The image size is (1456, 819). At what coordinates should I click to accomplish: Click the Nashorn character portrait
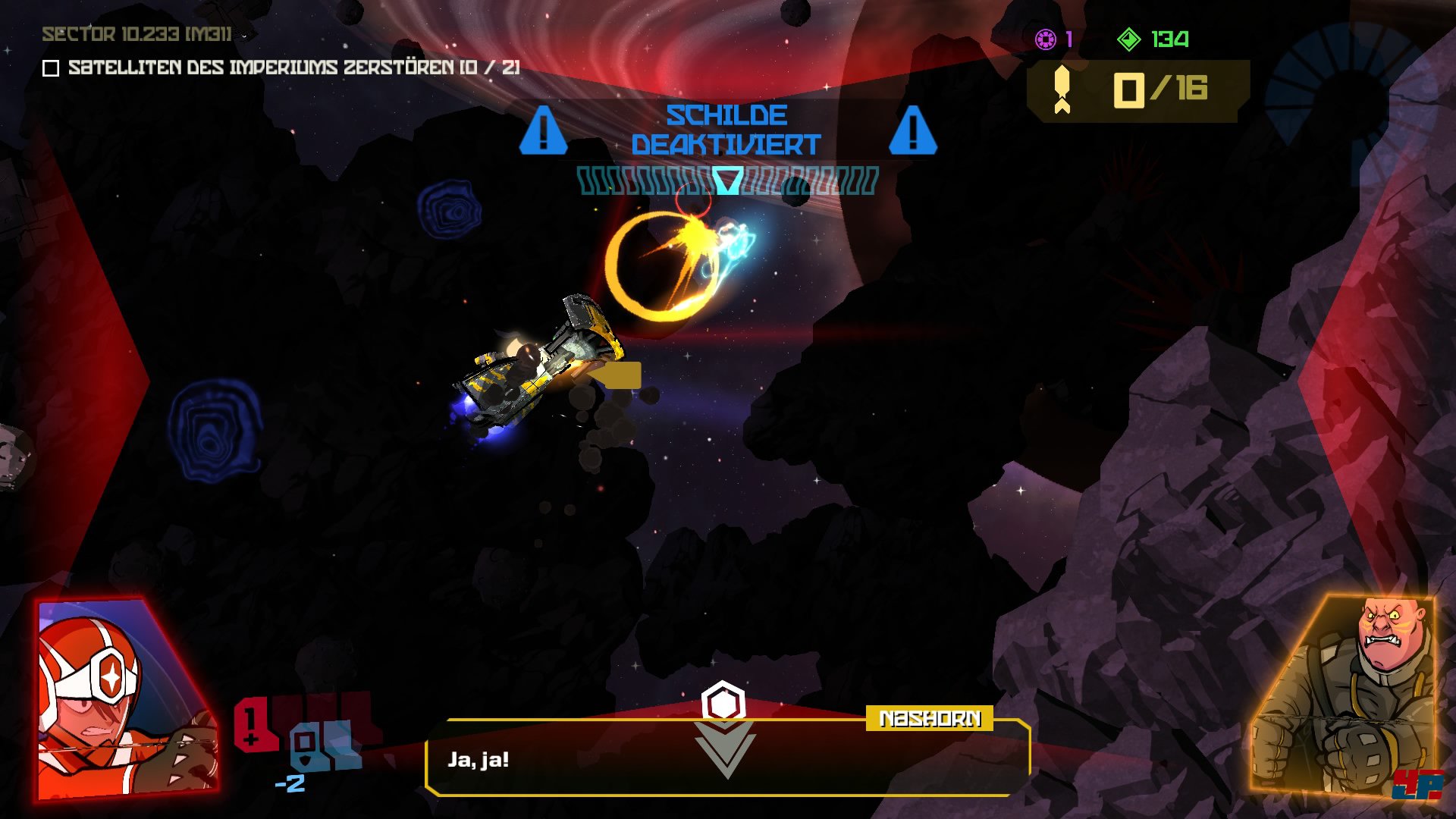click(1346, 694)
